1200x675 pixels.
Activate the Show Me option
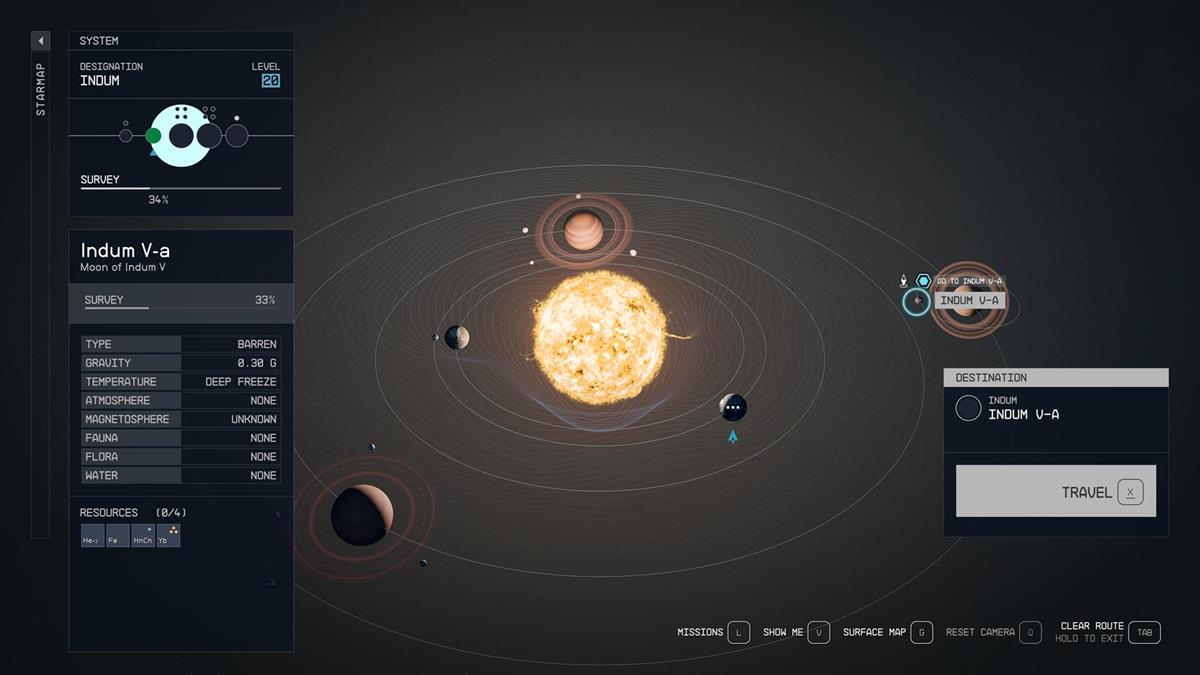(818, 632)
